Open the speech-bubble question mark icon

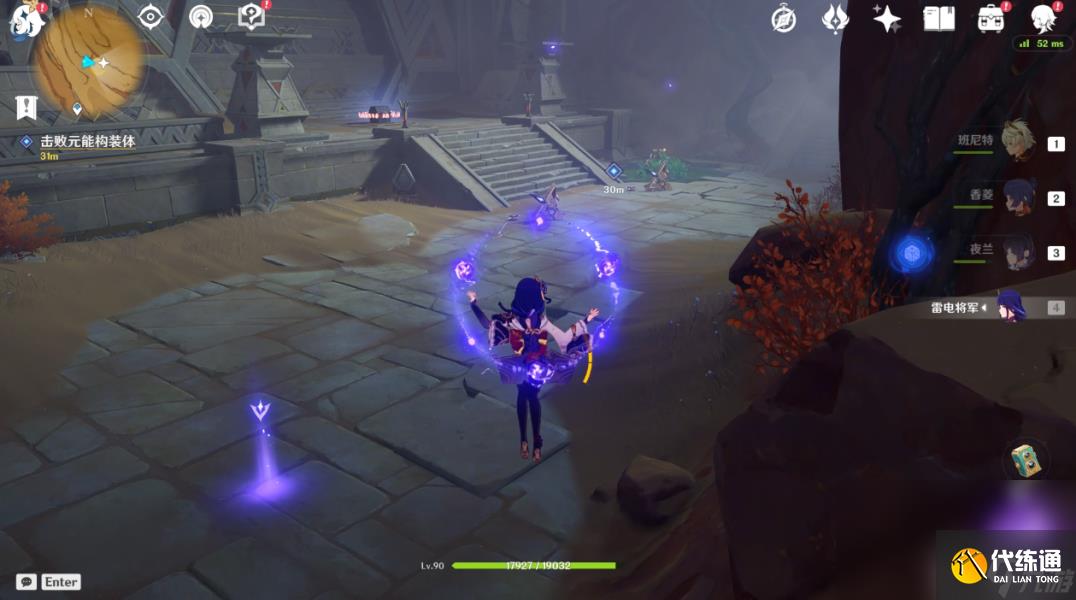(251, 17)
